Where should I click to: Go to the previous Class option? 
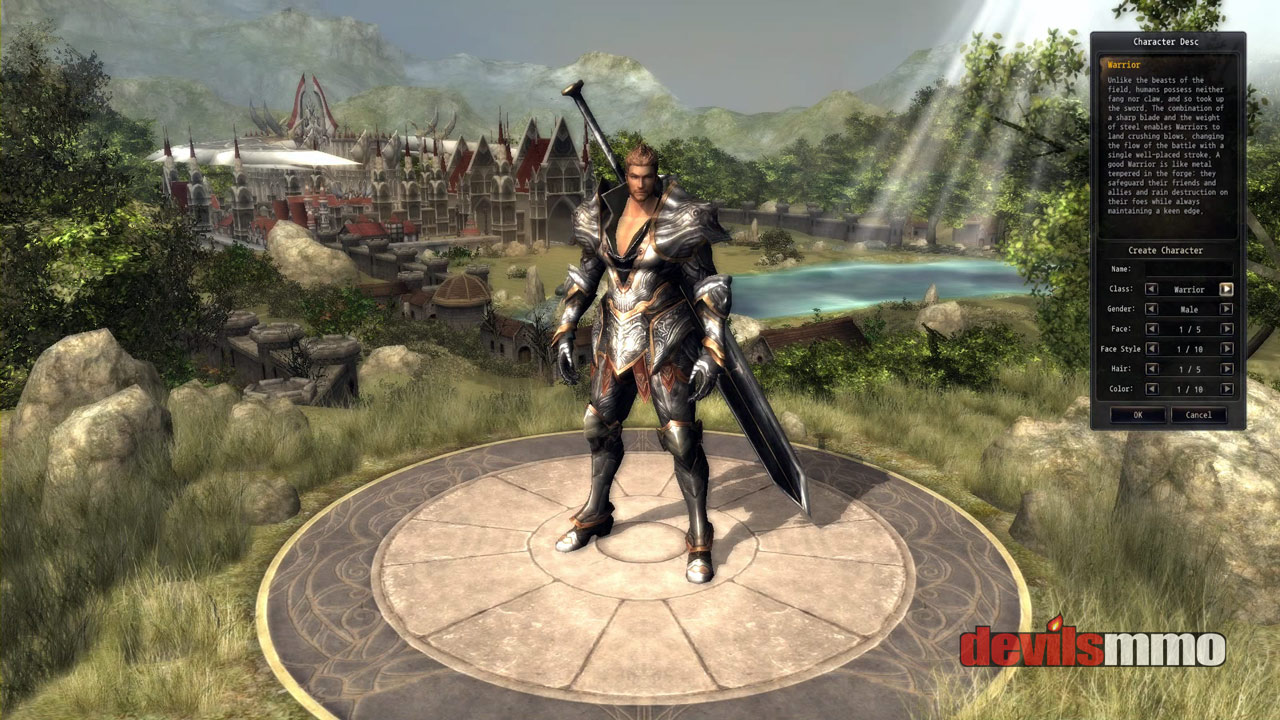(1152, 289)
